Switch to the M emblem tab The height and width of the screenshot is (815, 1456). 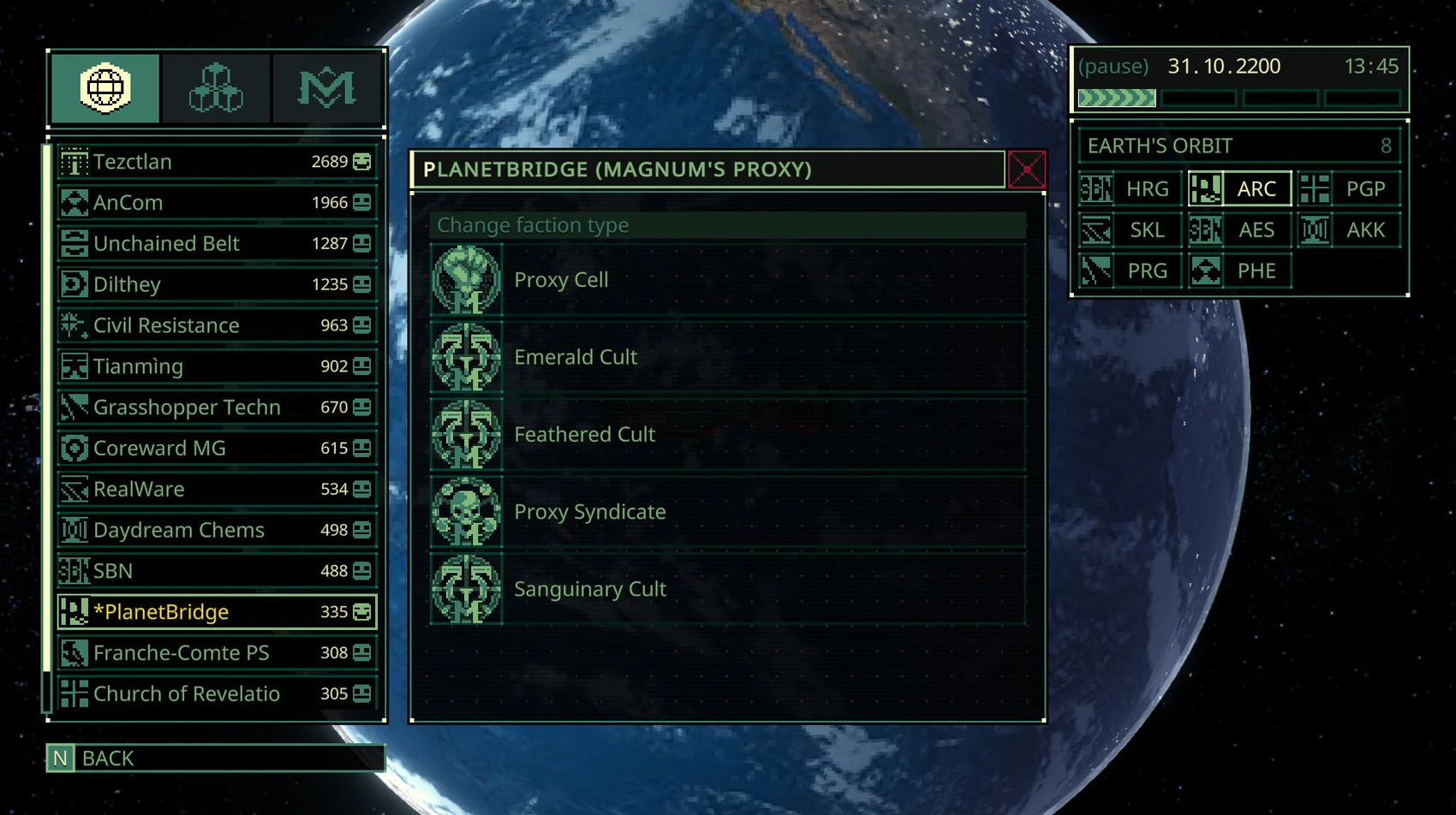point(326,88)
